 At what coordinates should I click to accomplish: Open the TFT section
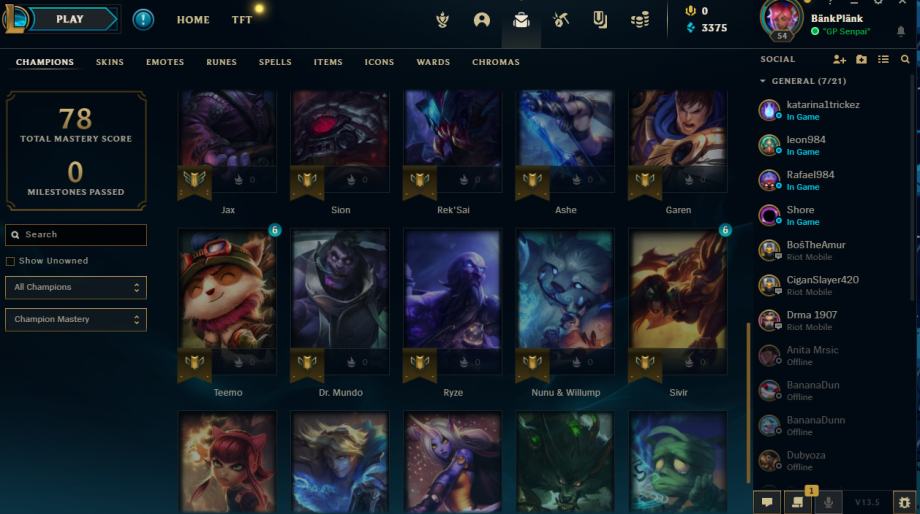coord(242,20)
